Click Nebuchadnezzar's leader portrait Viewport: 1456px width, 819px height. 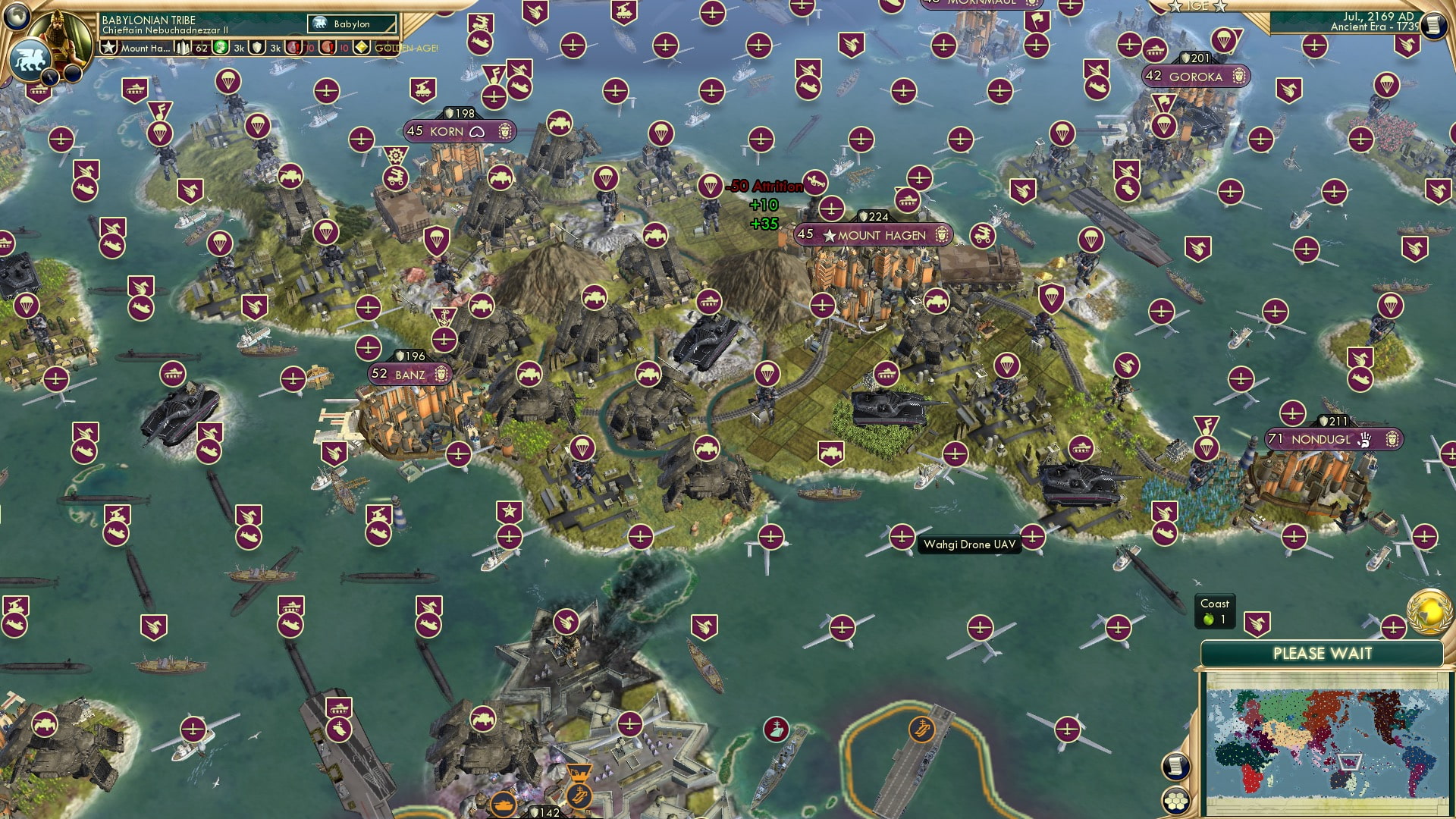coord(58,36)
